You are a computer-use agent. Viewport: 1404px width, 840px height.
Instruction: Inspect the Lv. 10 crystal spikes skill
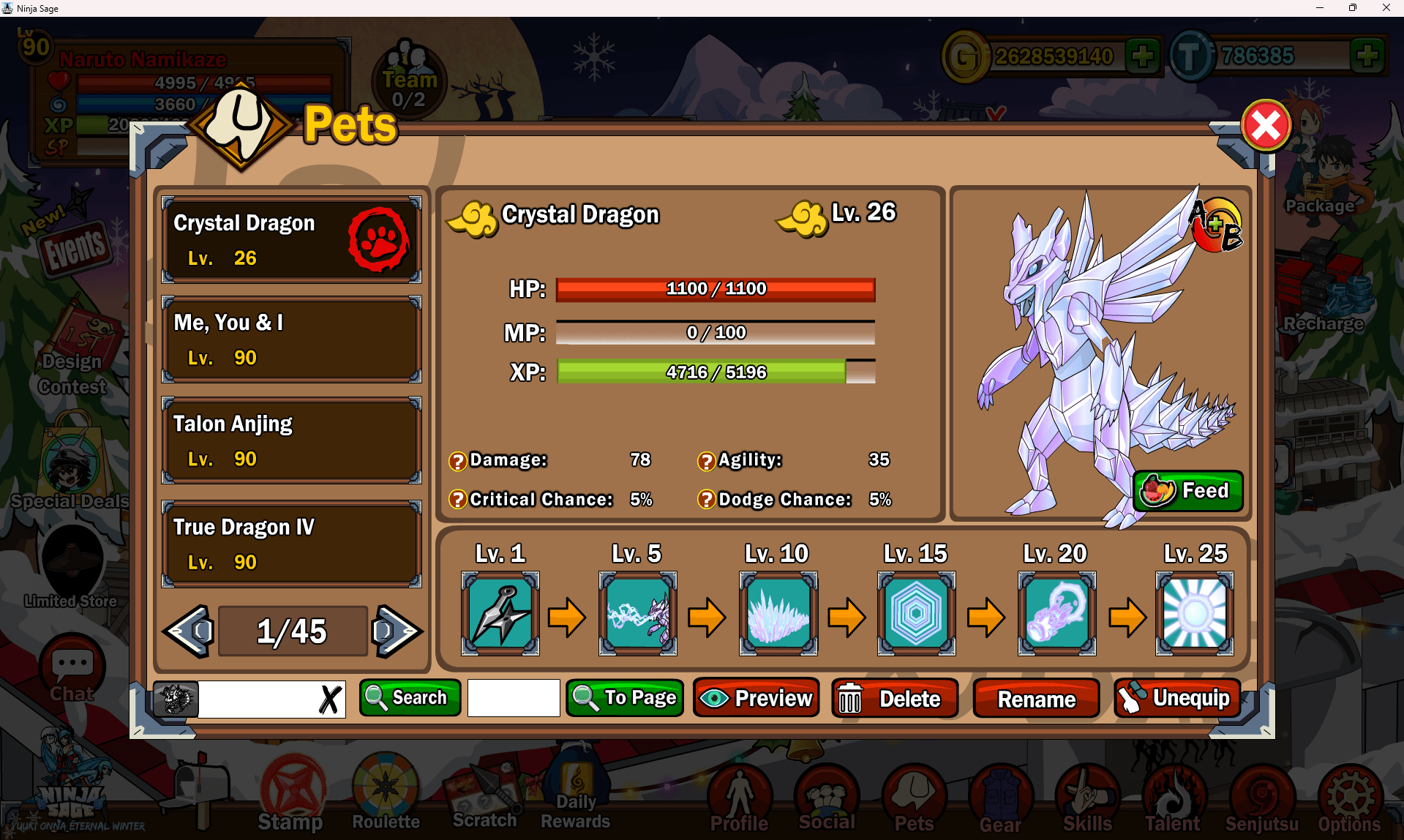[x=778, y=613]
